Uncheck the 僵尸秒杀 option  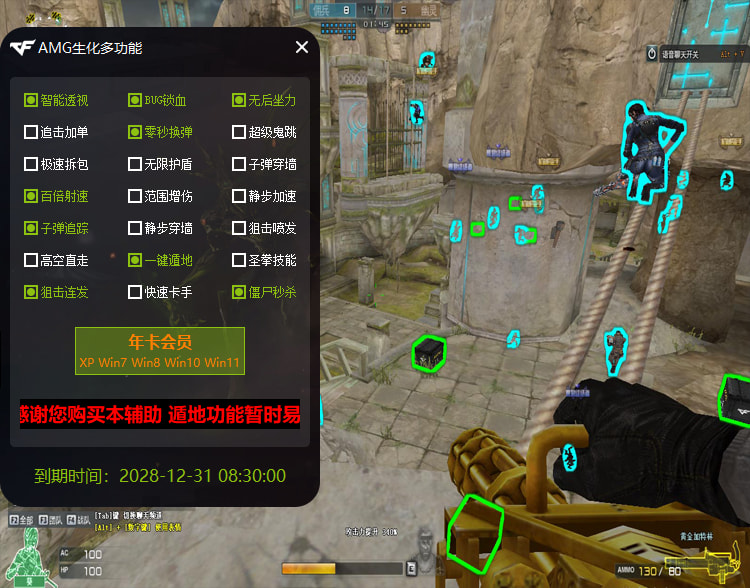pyautogui.click(x=239, y=292)
